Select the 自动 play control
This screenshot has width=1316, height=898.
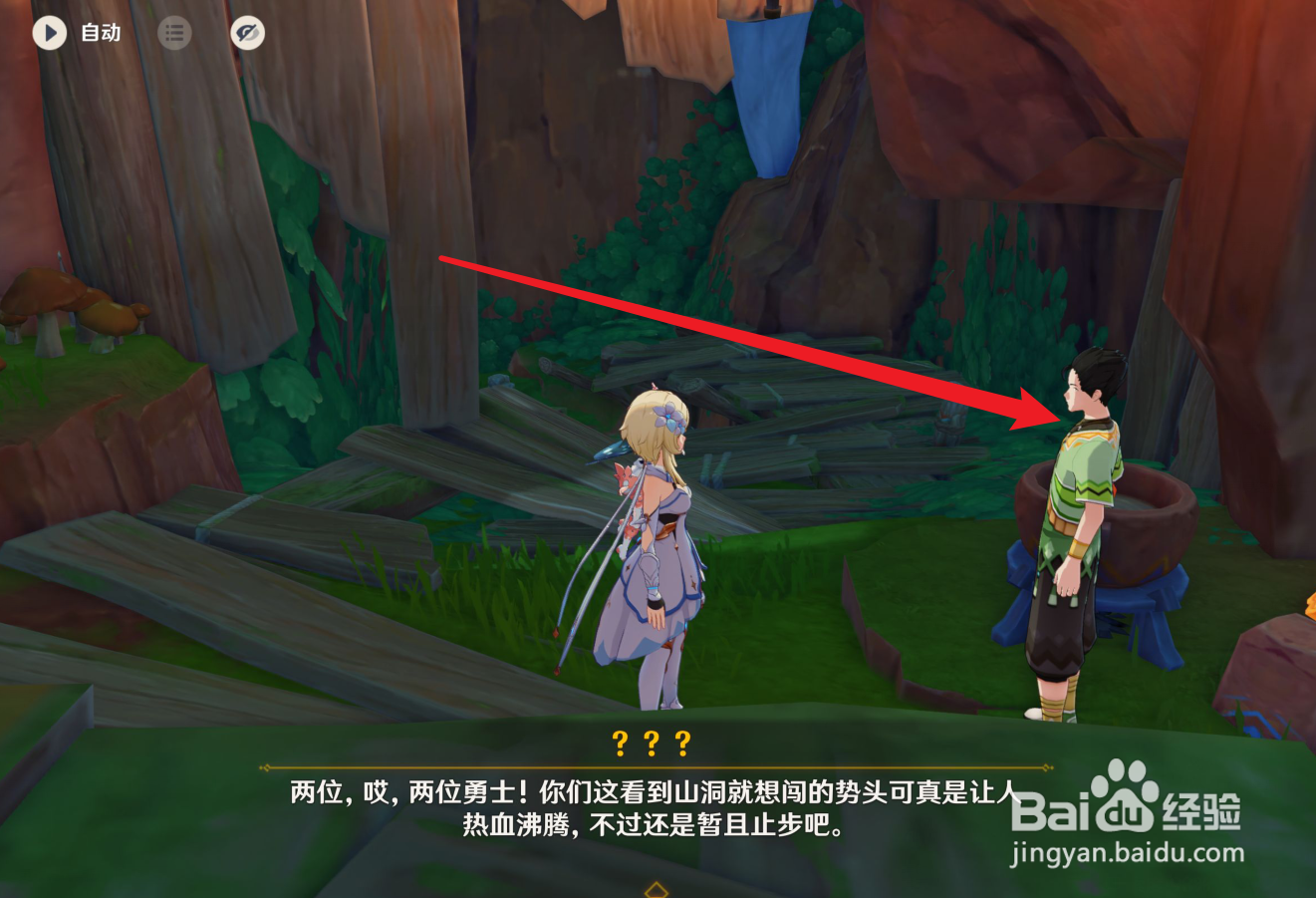click(99, 33)
